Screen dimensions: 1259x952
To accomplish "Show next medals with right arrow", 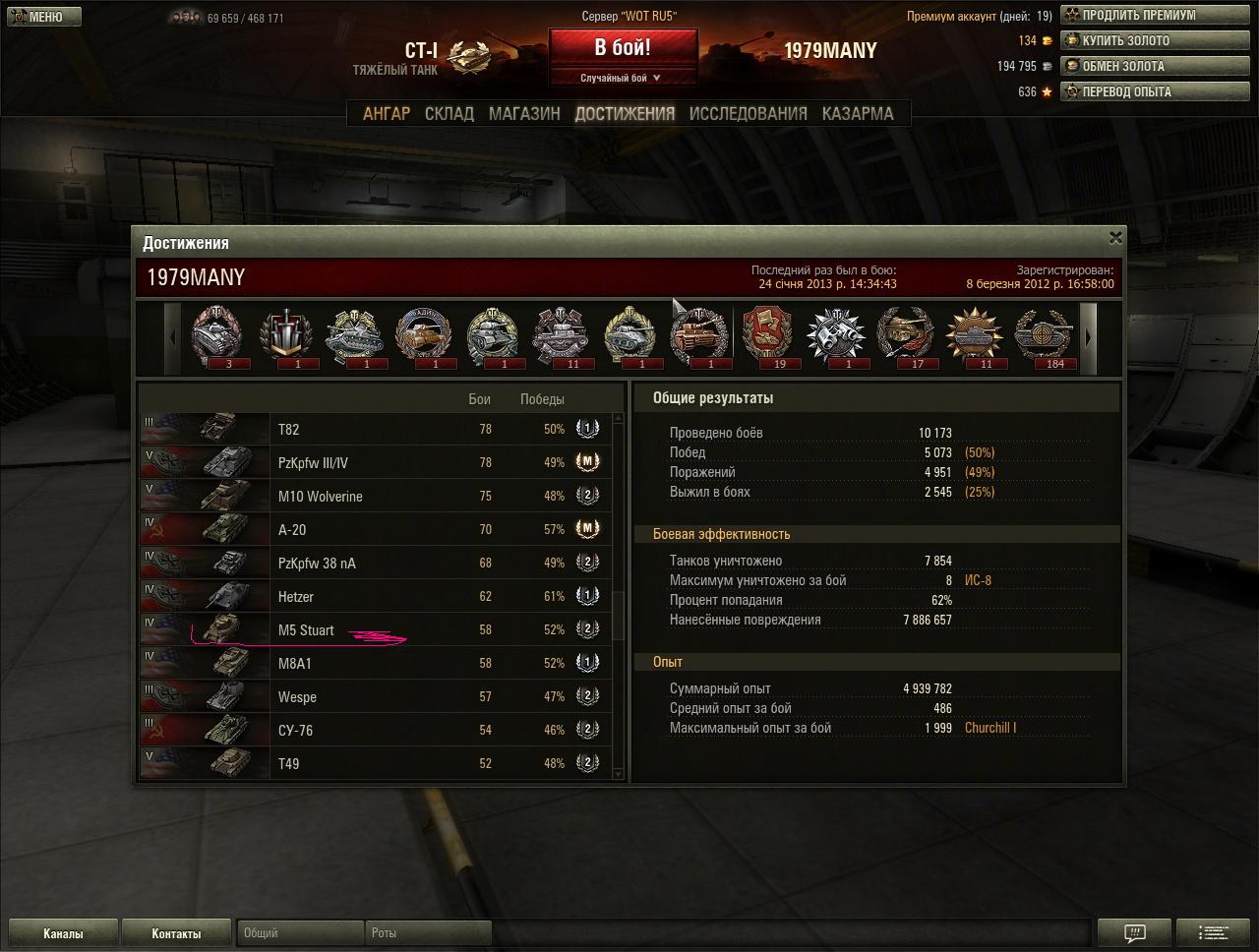I will pos(1088,337).
